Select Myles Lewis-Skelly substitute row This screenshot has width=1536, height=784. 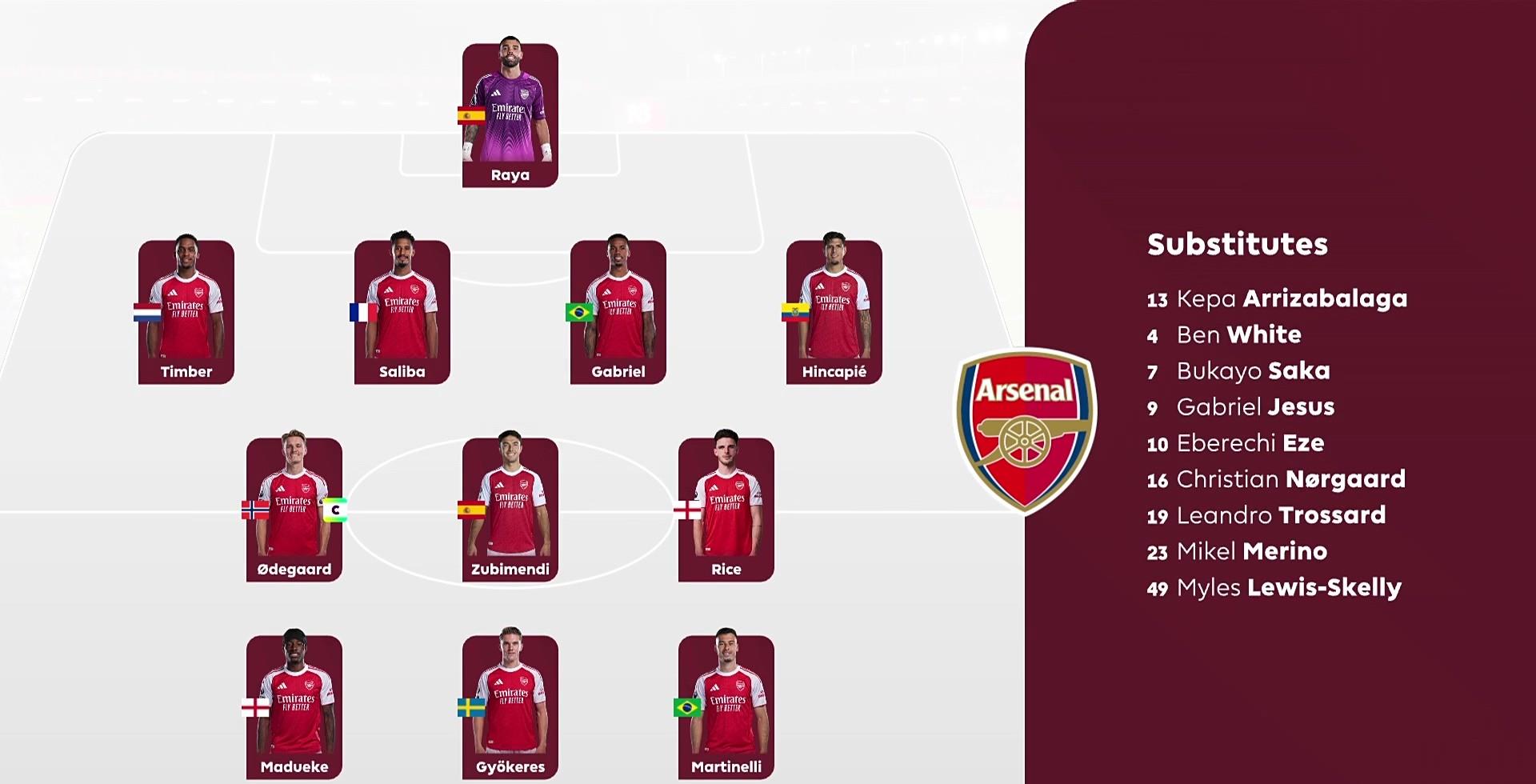(1274, 588)
